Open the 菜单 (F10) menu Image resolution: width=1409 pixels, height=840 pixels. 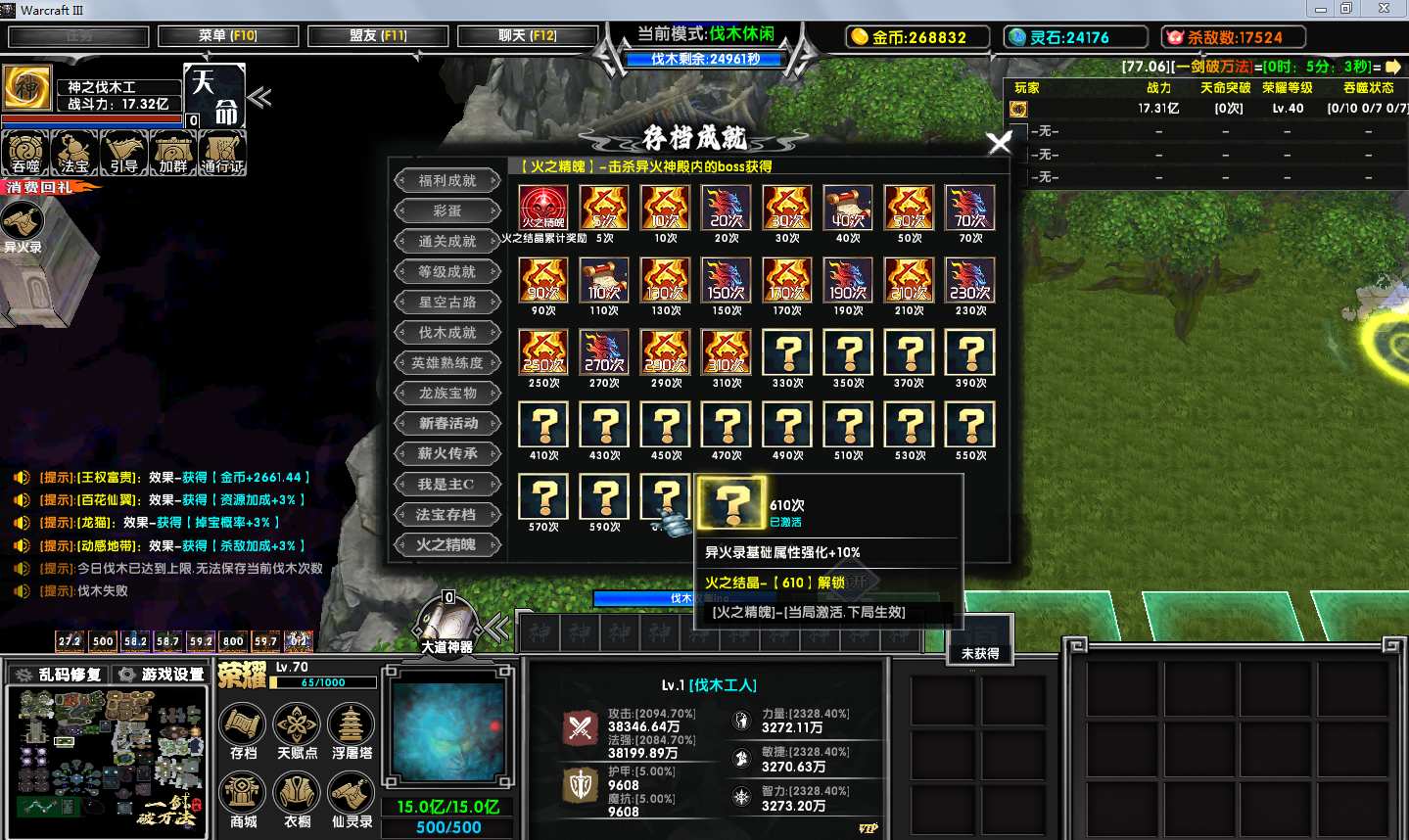click(x=228, y=36)
